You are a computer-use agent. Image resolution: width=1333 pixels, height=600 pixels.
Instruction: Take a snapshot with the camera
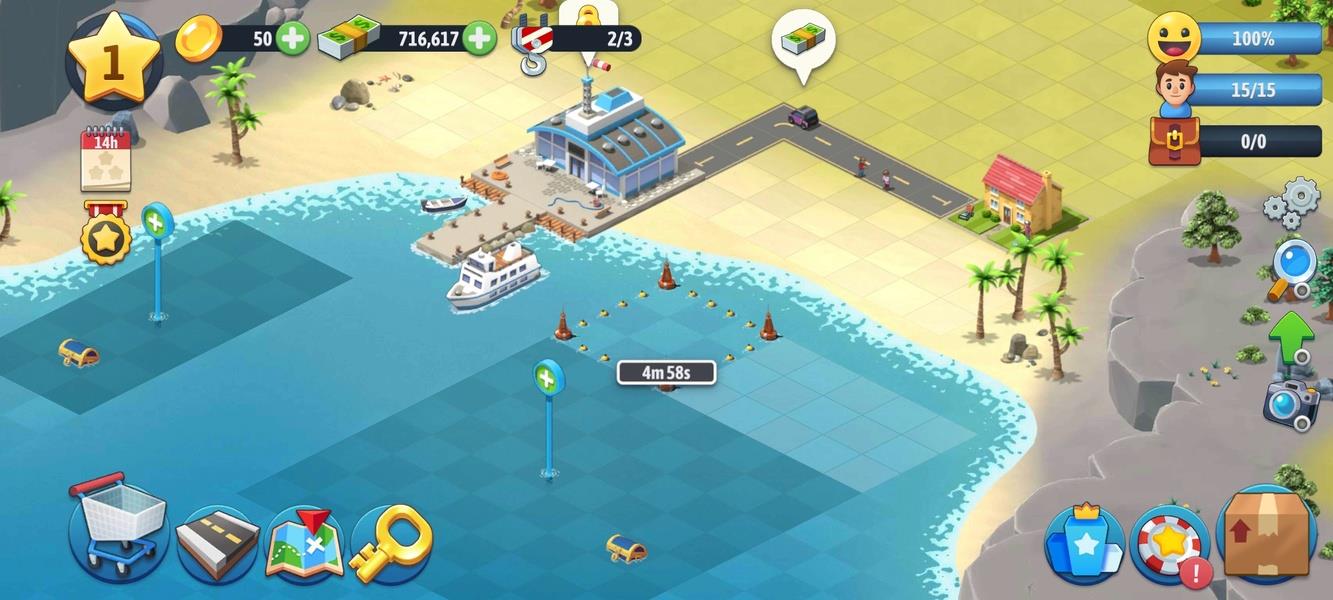coord(1291,402)
